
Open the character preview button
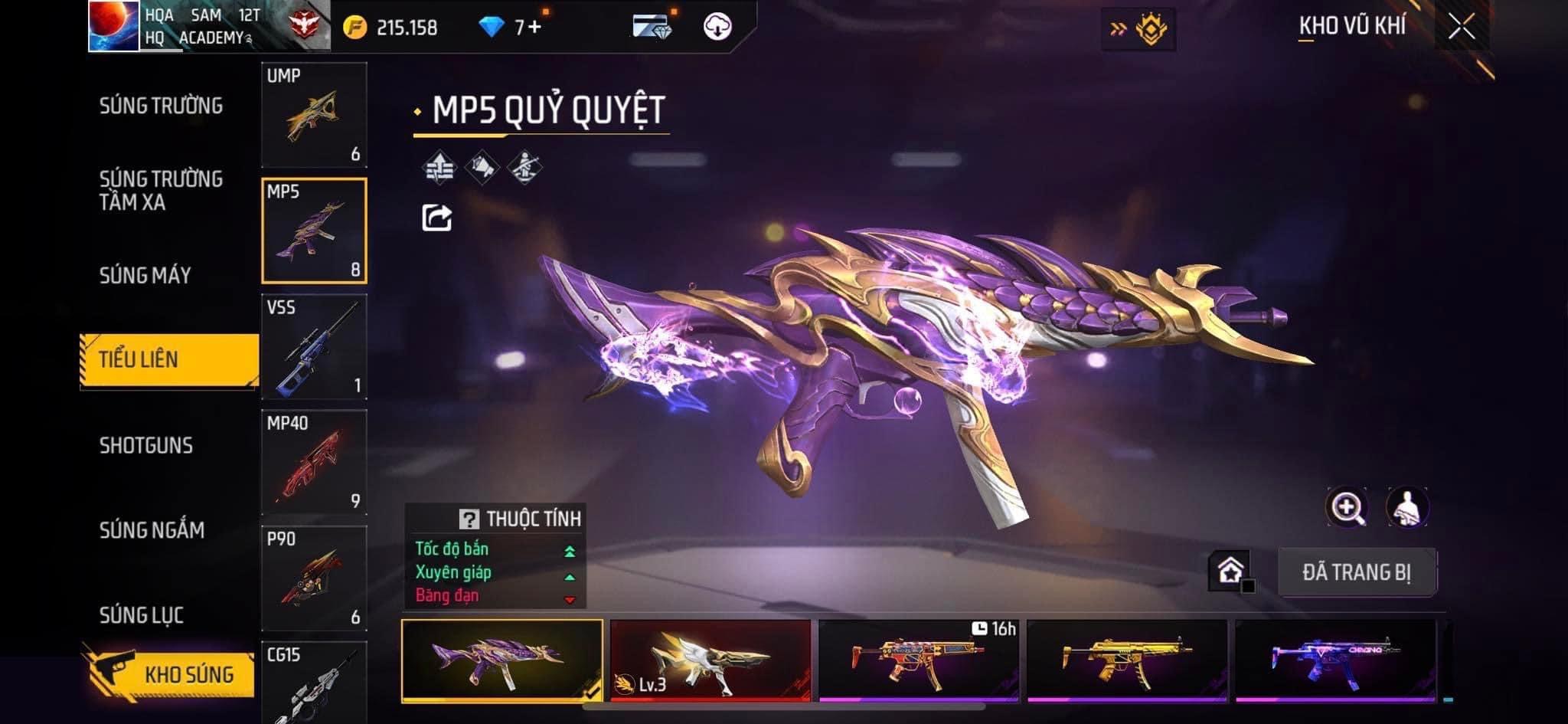1407,507
